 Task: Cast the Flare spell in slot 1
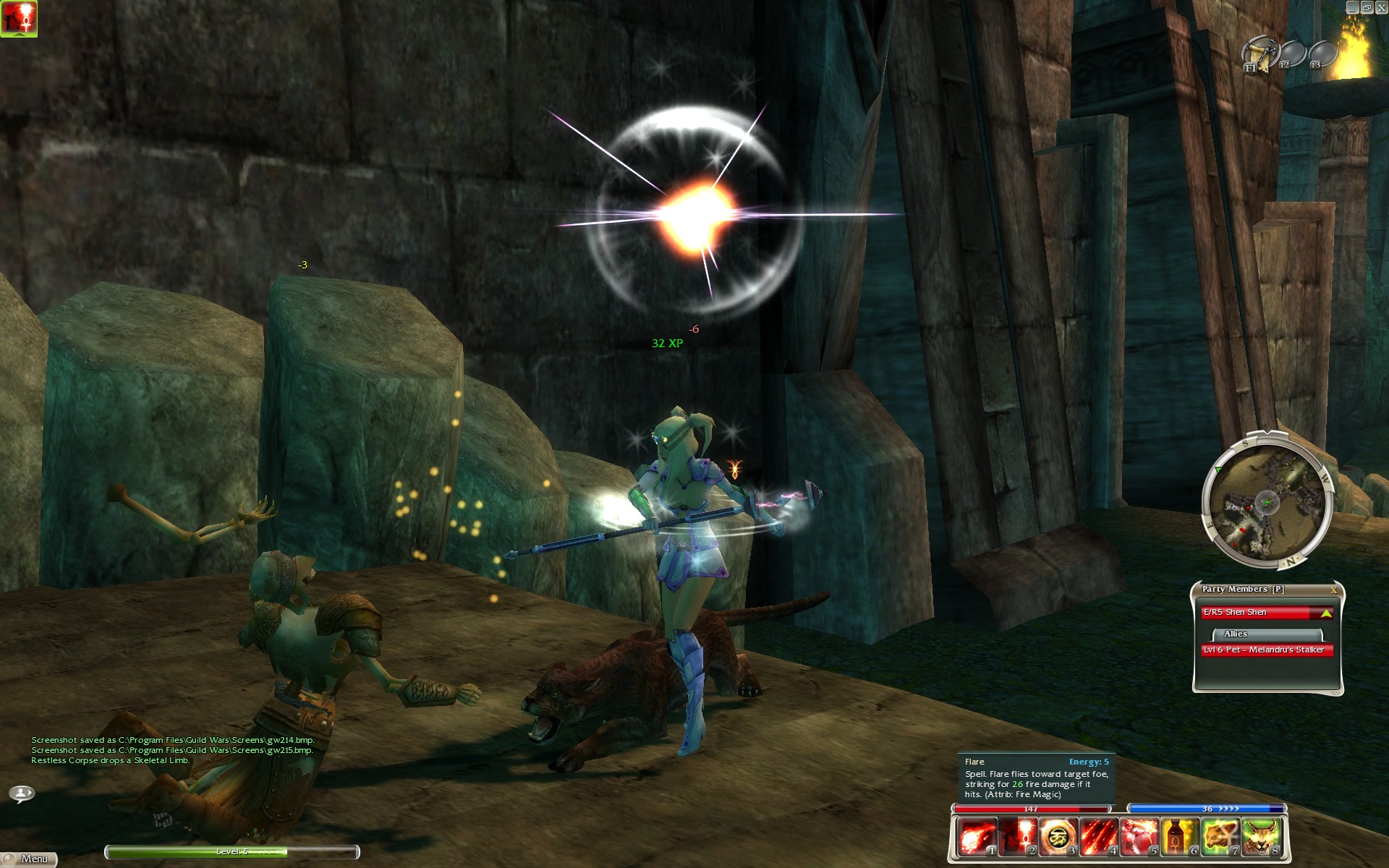point(977,838)
